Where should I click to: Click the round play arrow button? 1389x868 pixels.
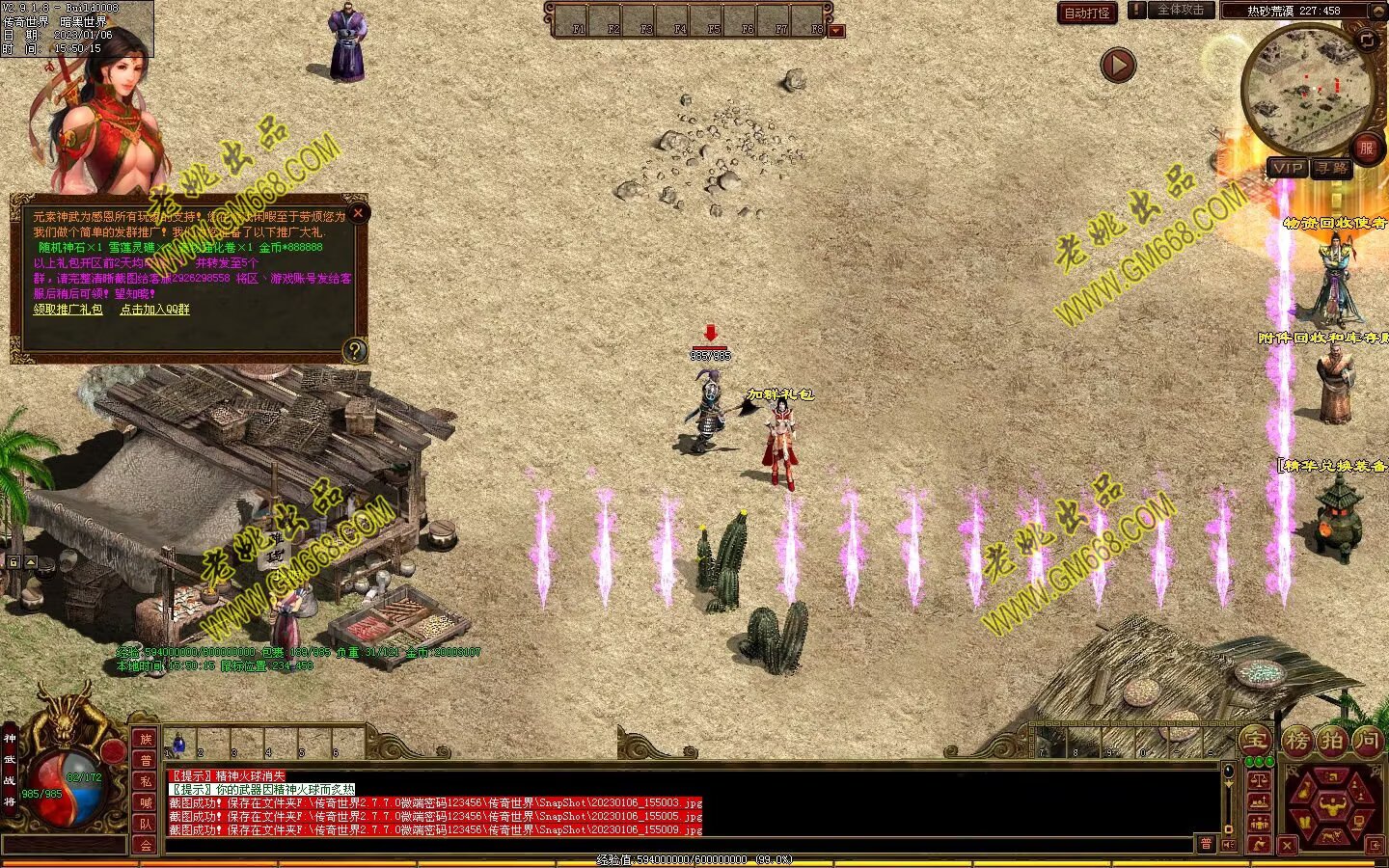pos(1118,66)
